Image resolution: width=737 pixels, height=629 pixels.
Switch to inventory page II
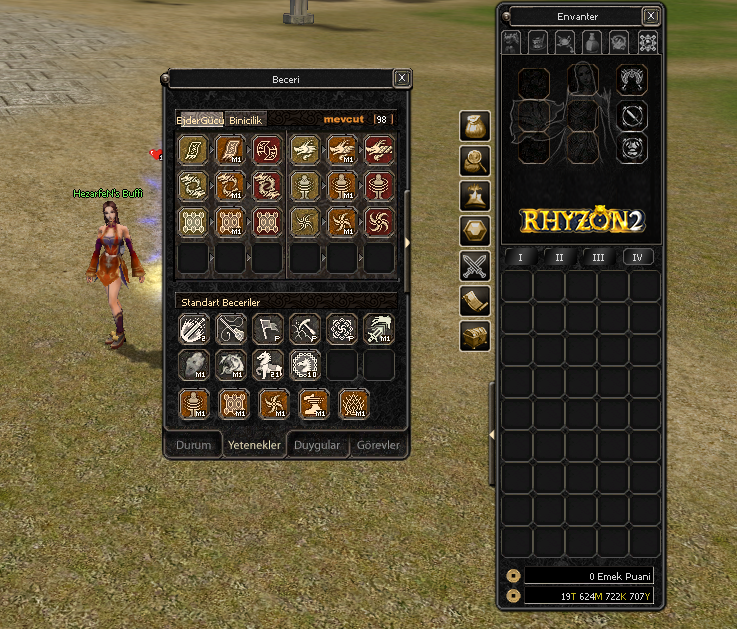point(559,257)
